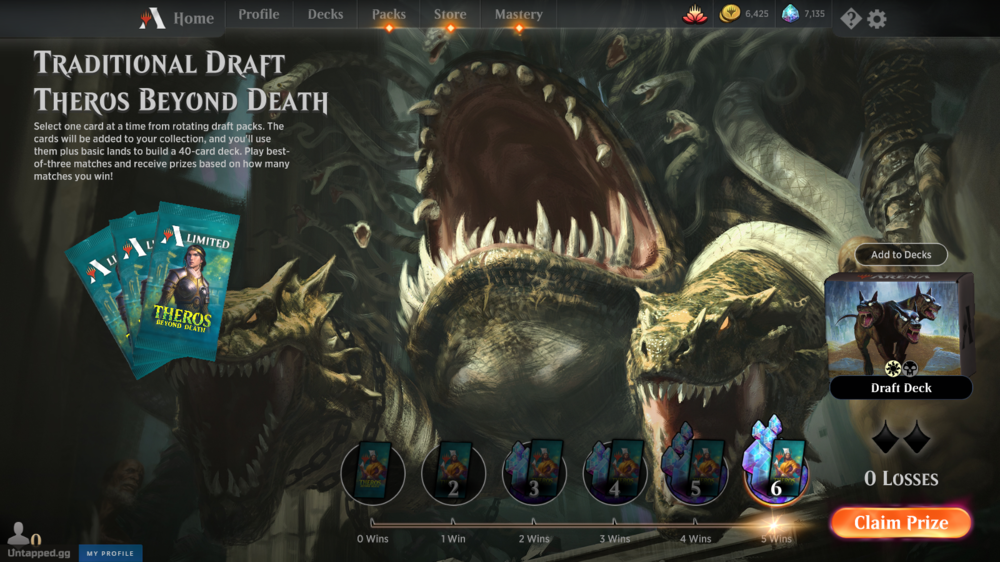The height and width of the screenshot is (562, 1000).
Task: Open the Profile tab
Action: coord(258,15)
